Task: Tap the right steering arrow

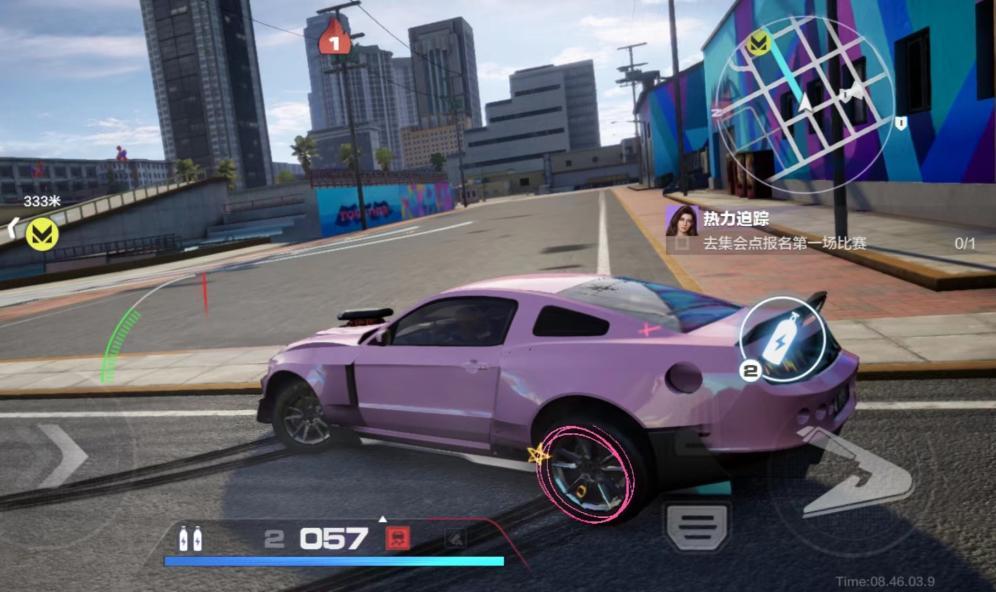Action: [x=858, y=470]
